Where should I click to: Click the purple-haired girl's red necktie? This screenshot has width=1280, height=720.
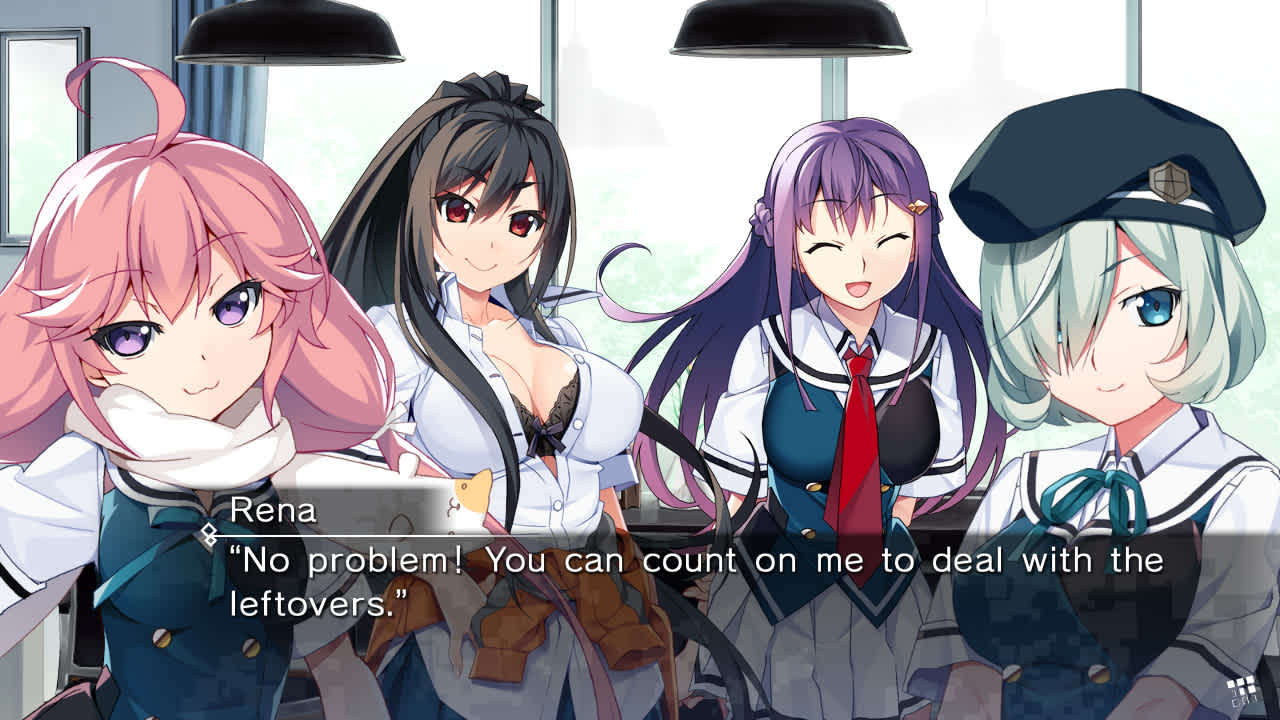pos(853,420)
